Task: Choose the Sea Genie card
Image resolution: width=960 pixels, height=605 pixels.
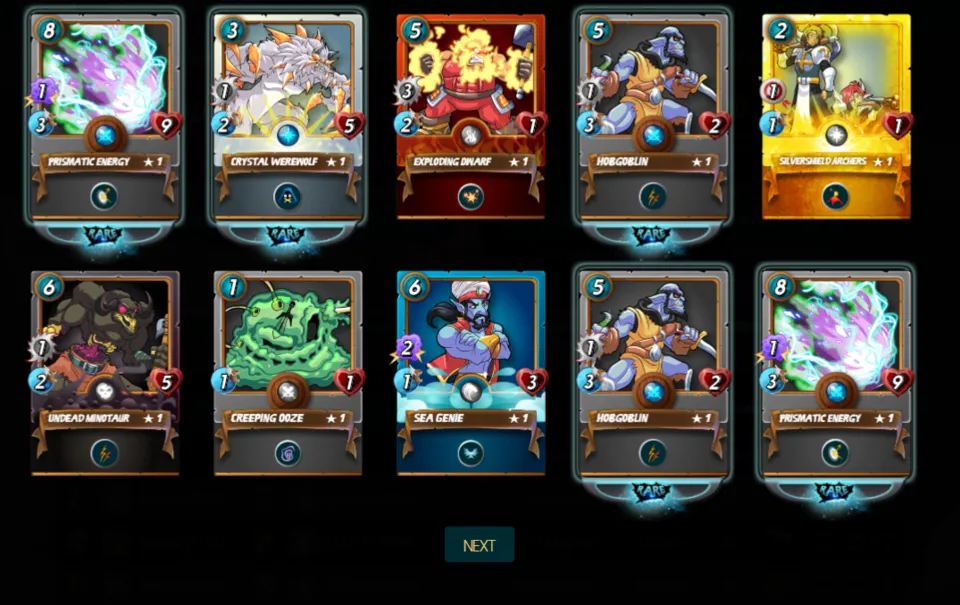Action: point(471,372)
